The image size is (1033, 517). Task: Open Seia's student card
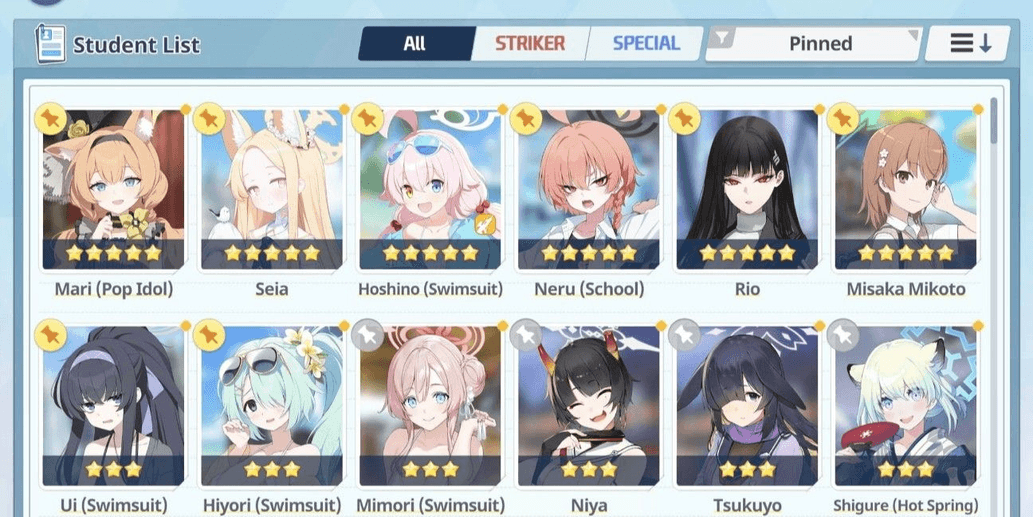click(x=272, y=190)
